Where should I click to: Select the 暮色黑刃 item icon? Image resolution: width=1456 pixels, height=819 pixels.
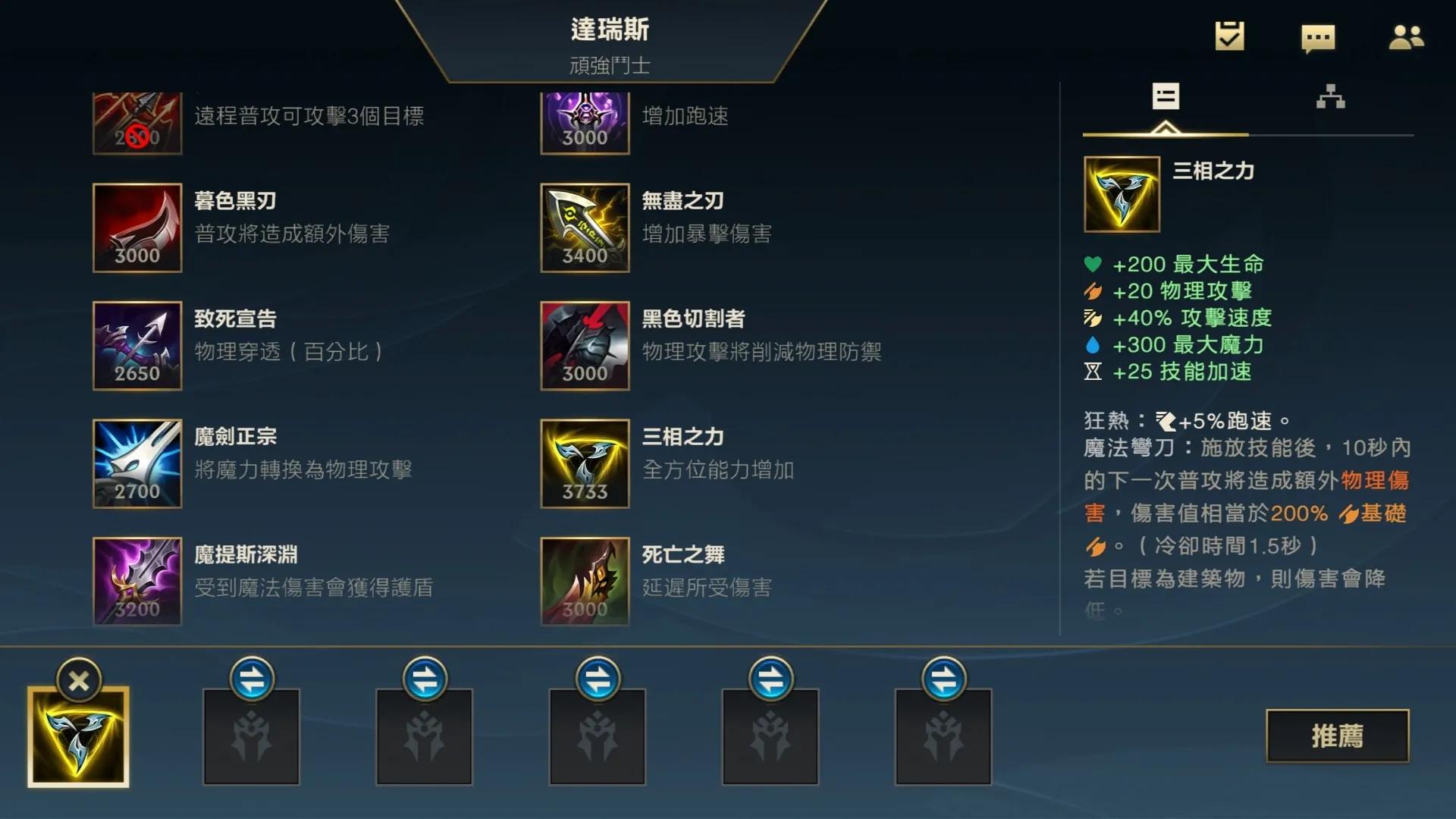point(137,228)
